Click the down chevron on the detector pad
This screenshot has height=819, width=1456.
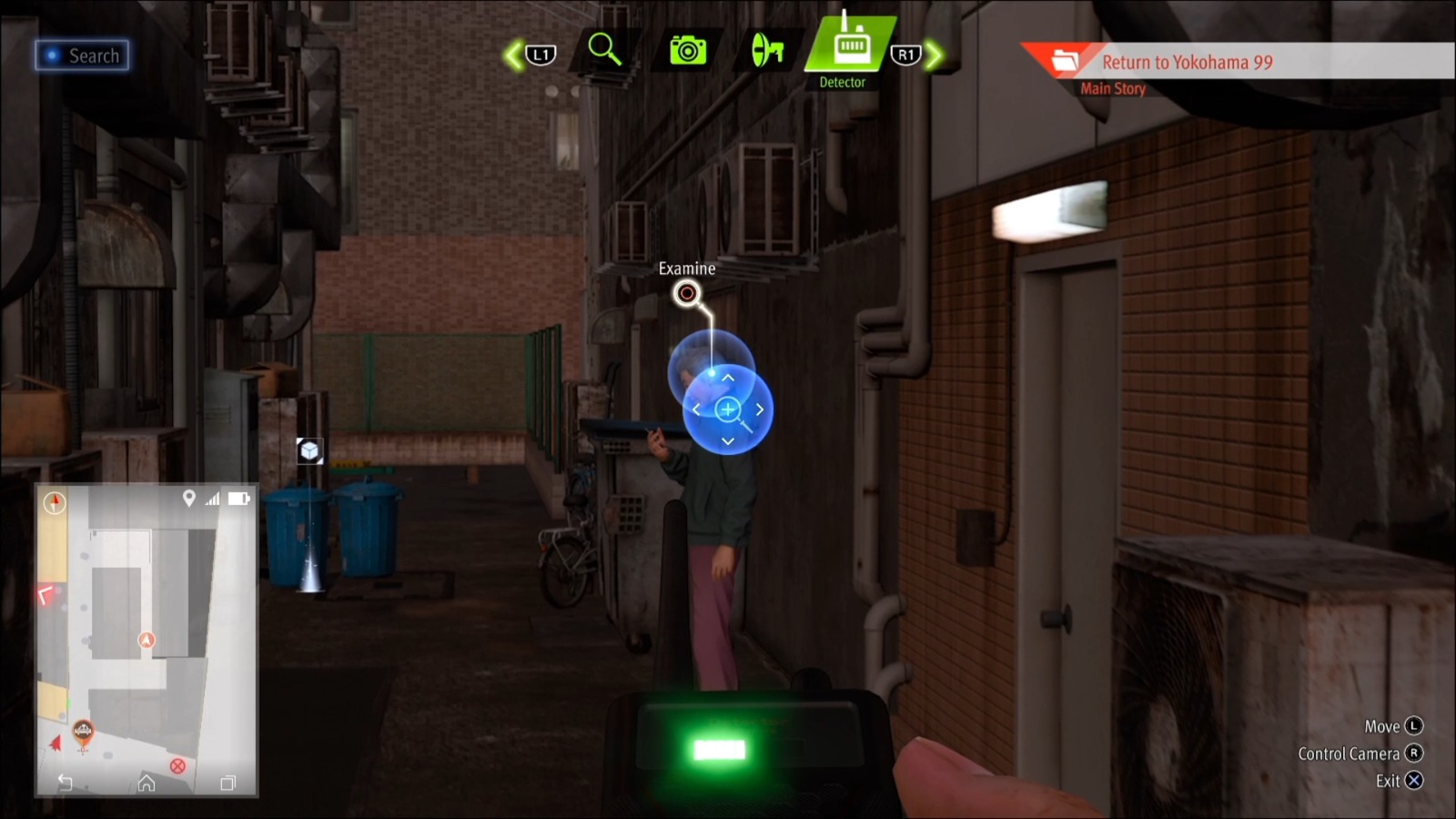point(727,440)
